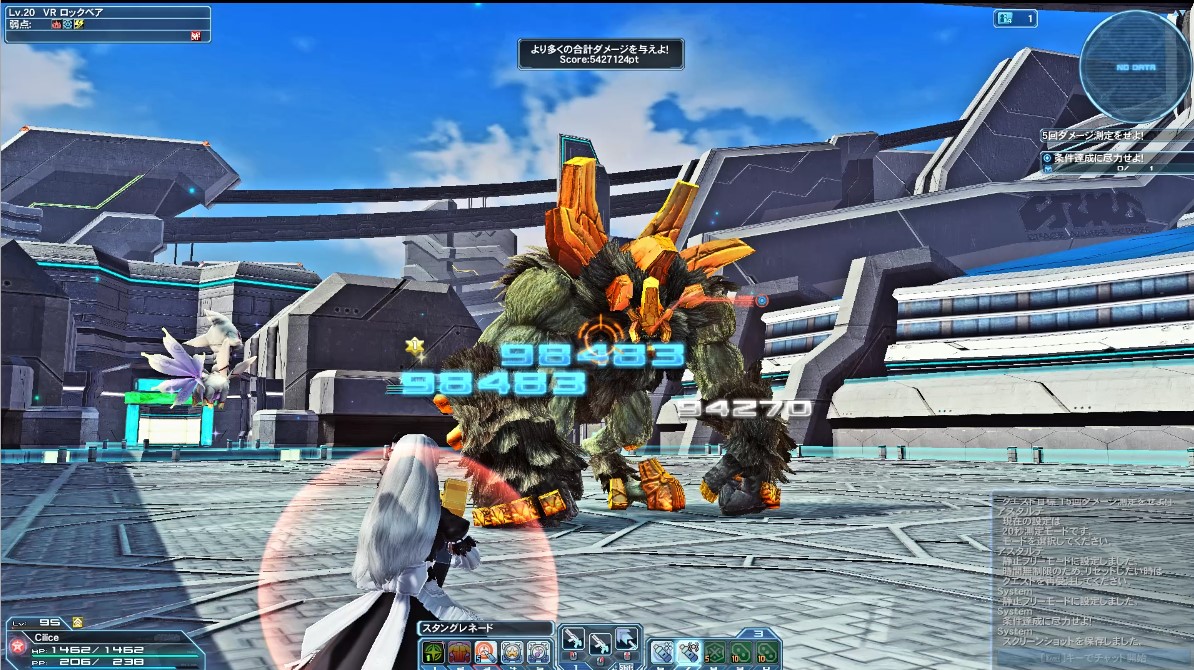
Task: Activate the green crosshair skill icon
Action: pyautogui.click(x=434, y=653)
